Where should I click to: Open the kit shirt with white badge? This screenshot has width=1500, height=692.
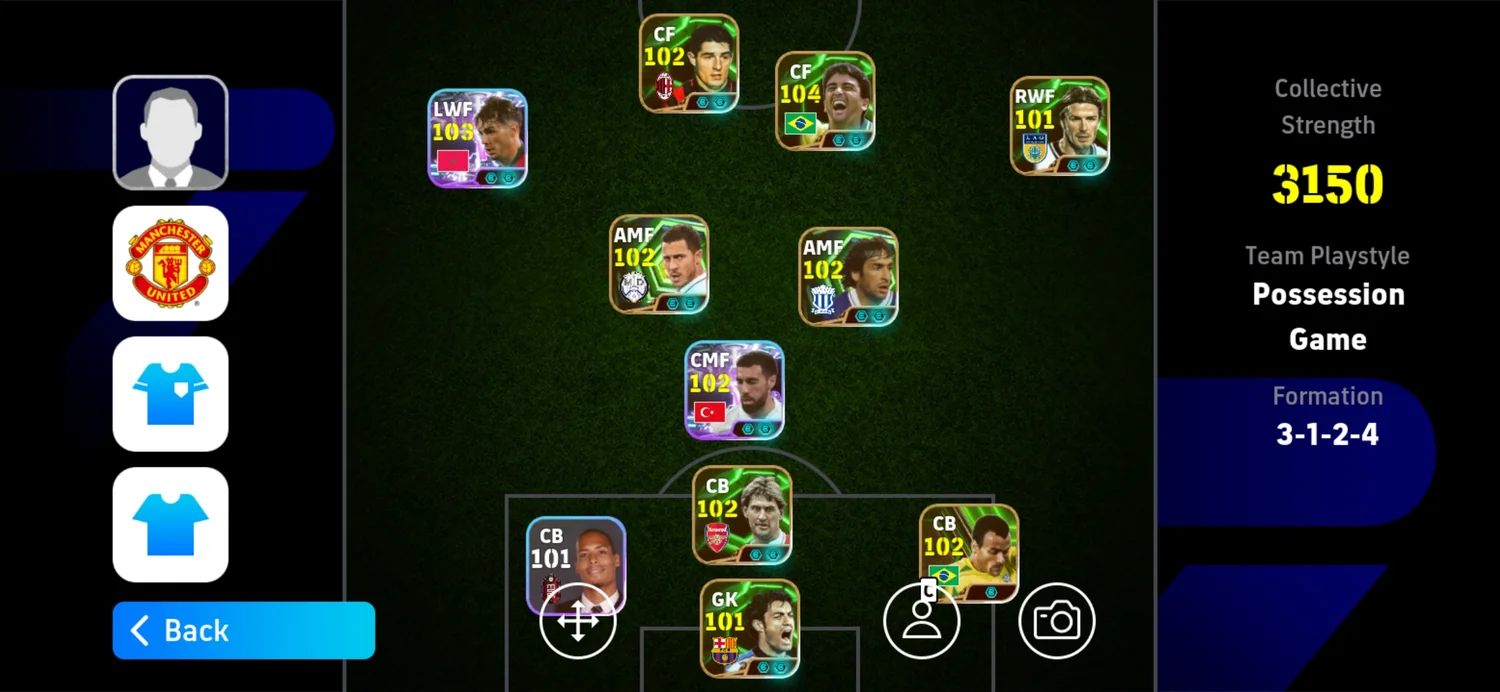(171, 394)
